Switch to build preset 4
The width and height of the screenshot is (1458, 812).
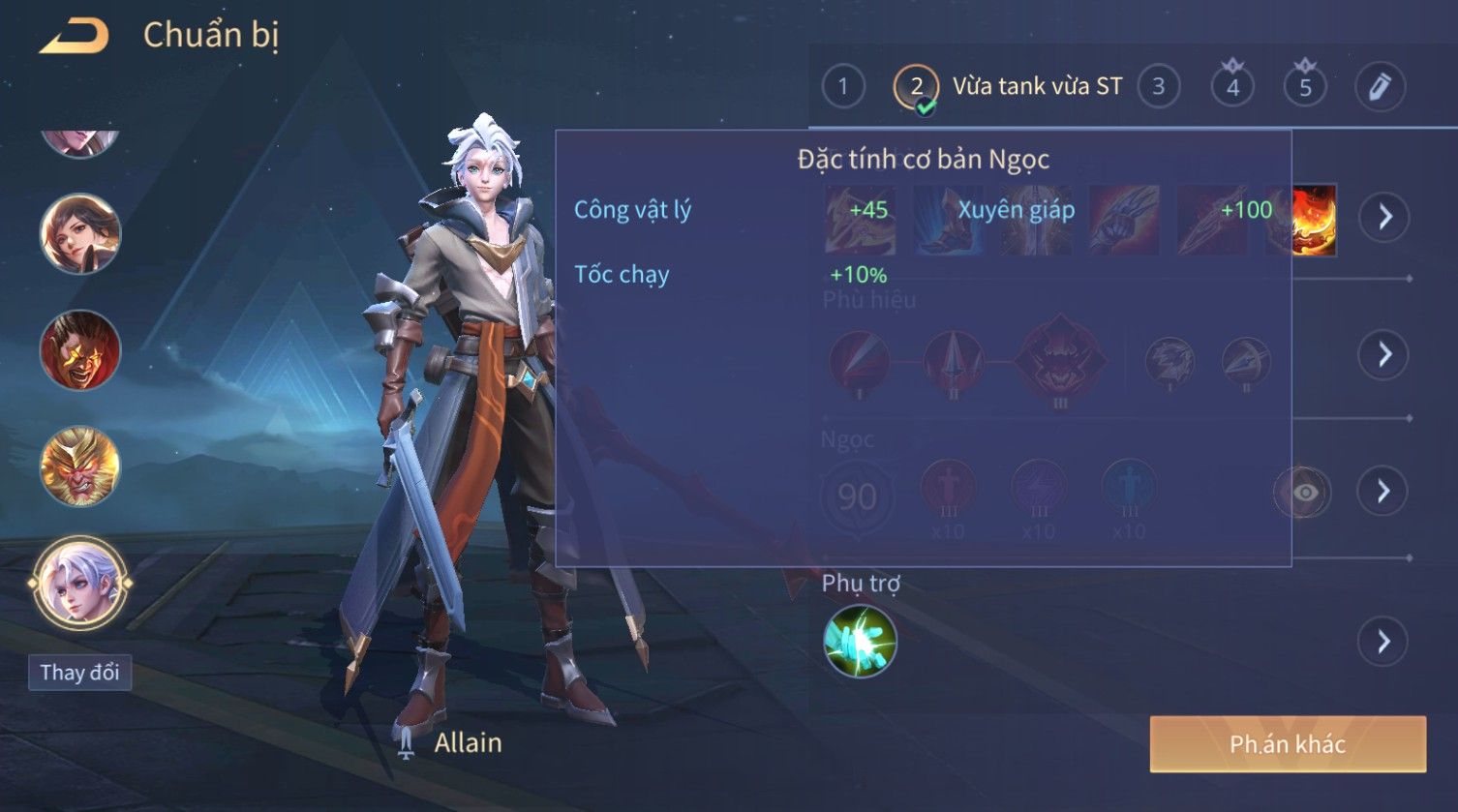[1232, 87]
